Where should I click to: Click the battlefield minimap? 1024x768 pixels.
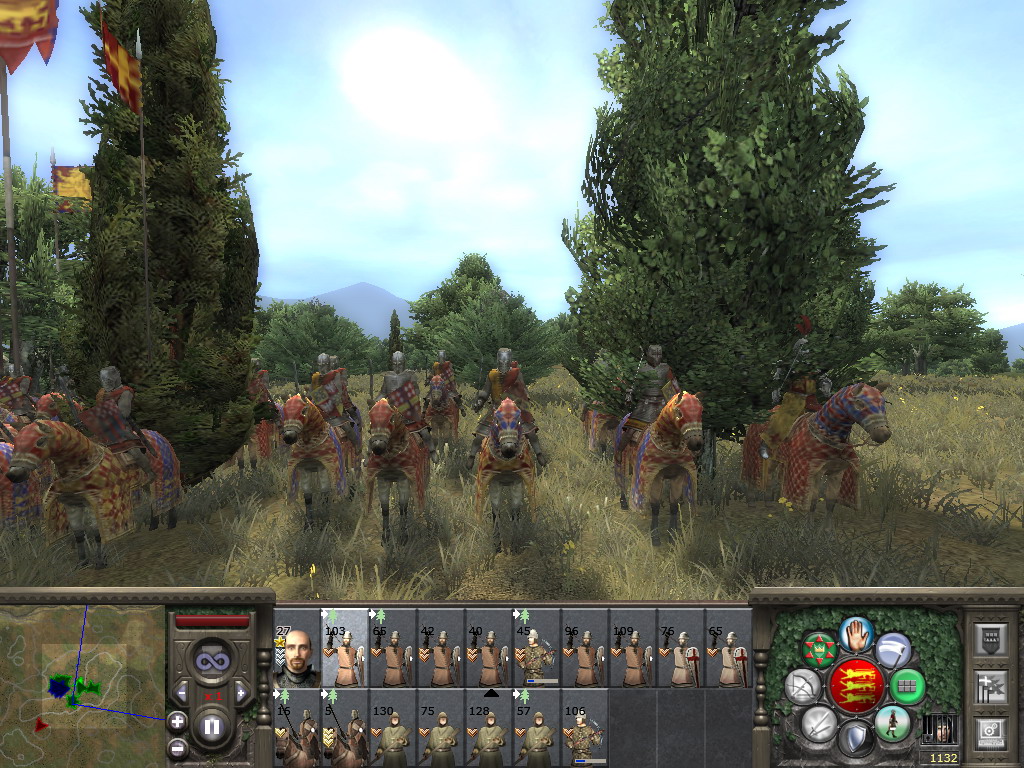pos(82,682)
